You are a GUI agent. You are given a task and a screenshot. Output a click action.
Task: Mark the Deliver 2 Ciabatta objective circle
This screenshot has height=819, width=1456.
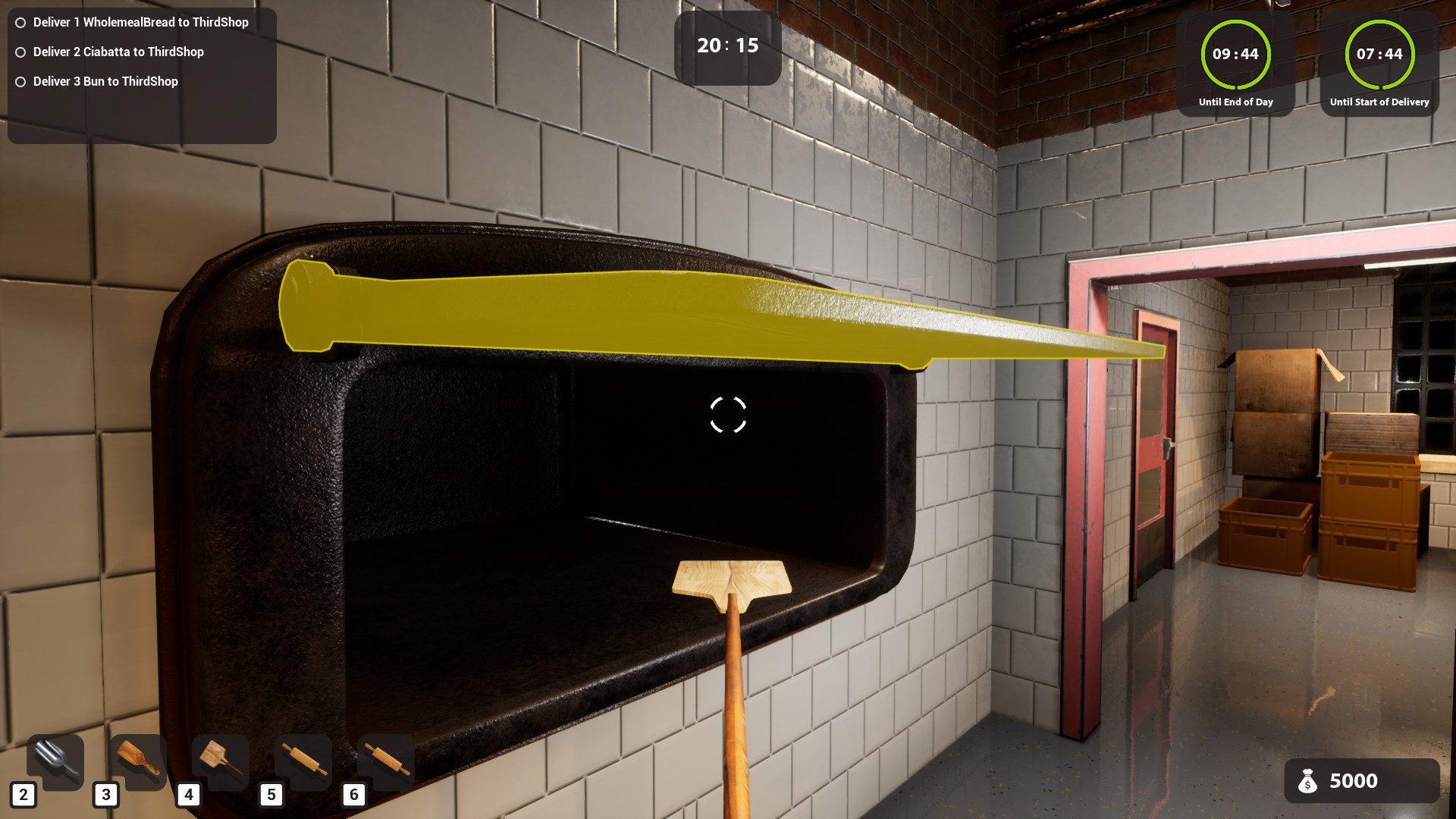click(20, 52)
